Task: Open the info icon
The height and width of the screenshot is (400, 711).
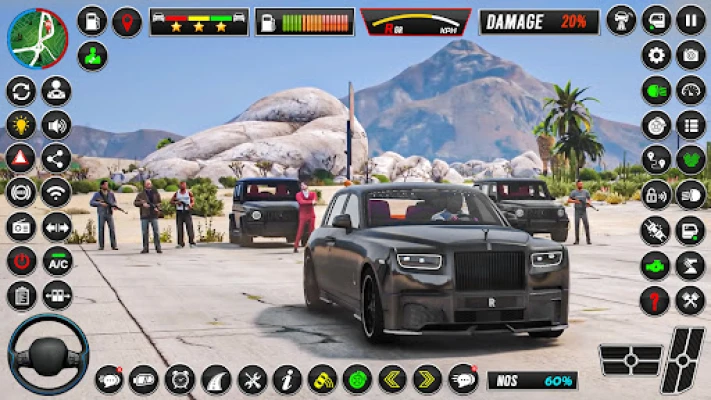Action: click(287, 379)
